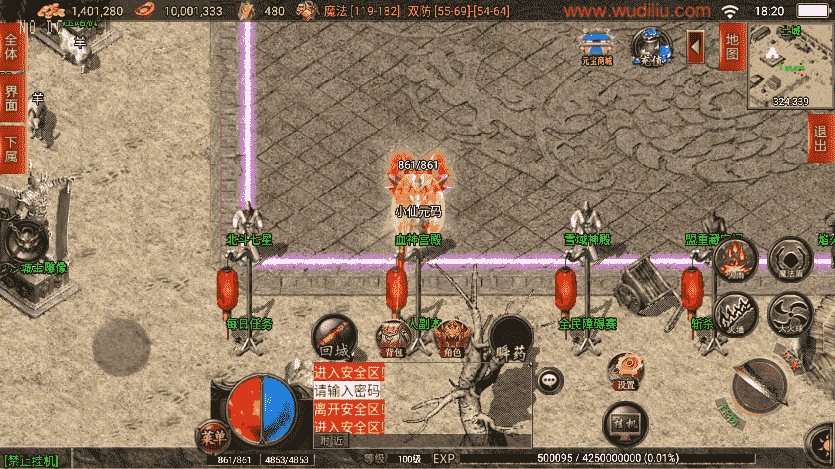835x469 pixels.
Task: Open the 地图 map button
Action: coord(731,46)
